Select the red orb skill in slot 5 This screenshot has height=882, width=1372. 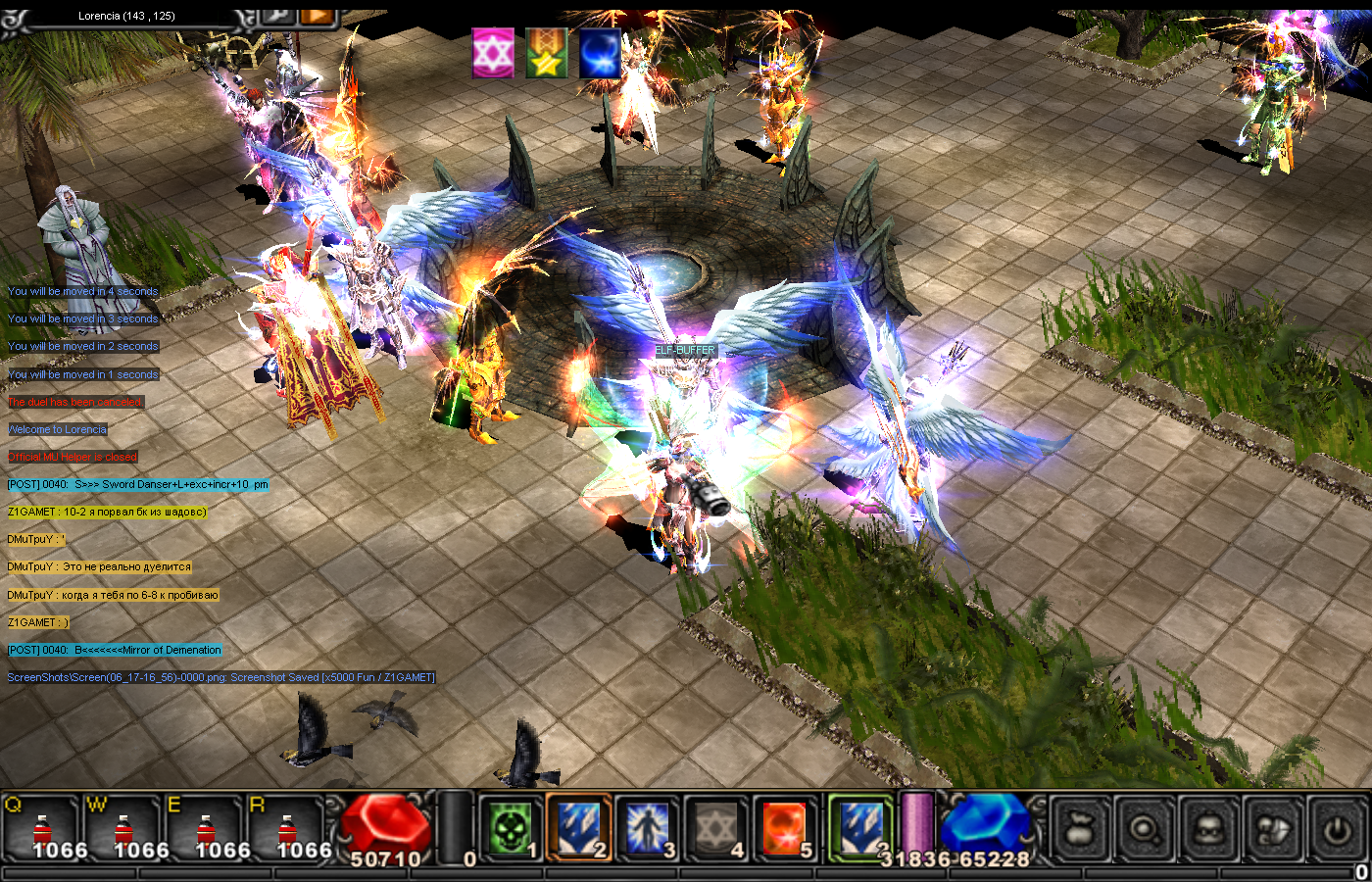tap(784, 828)
